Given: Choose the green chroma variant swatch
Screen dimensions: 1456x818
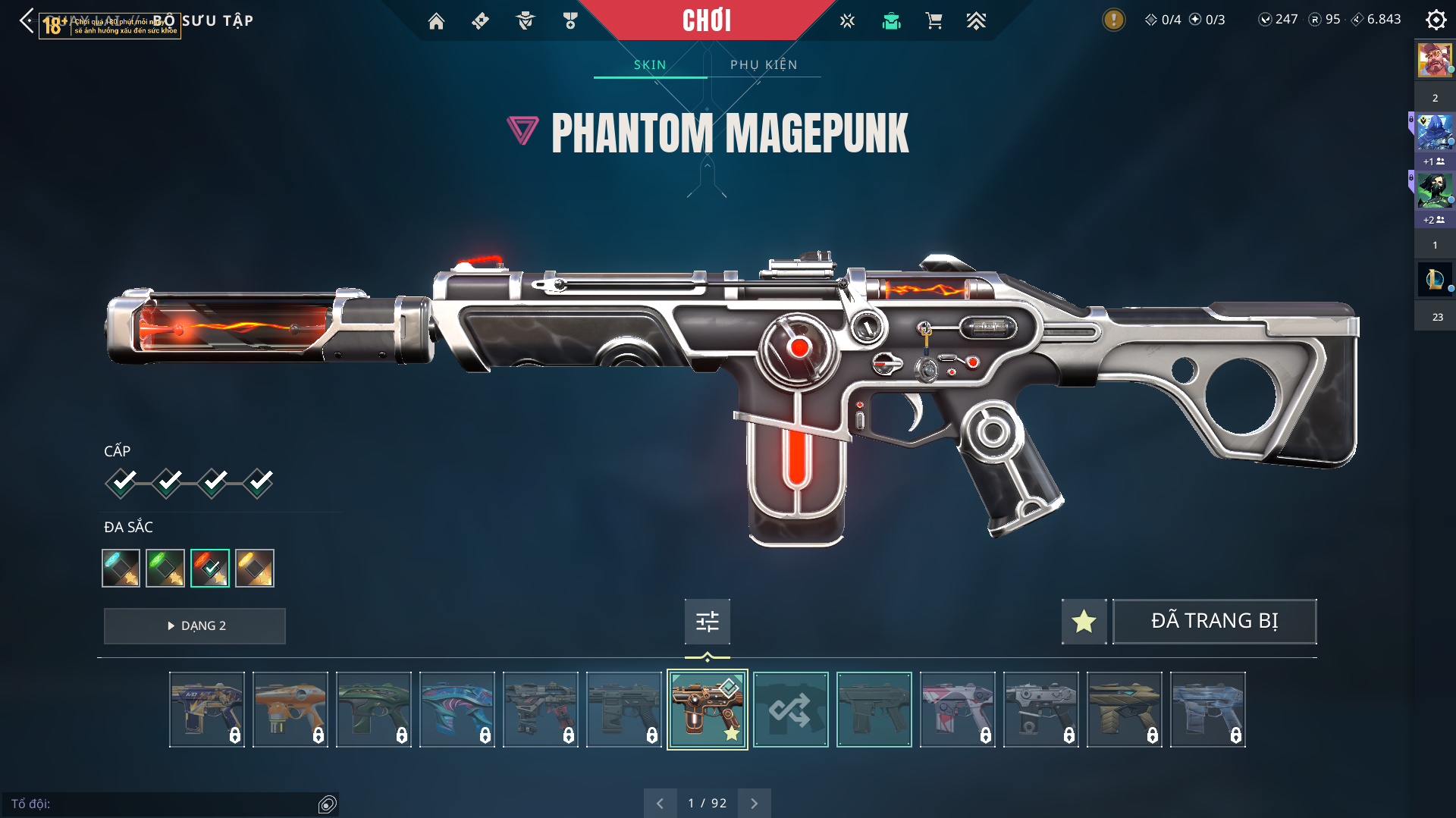Looking at the screenshot, I should coord(165,568).
